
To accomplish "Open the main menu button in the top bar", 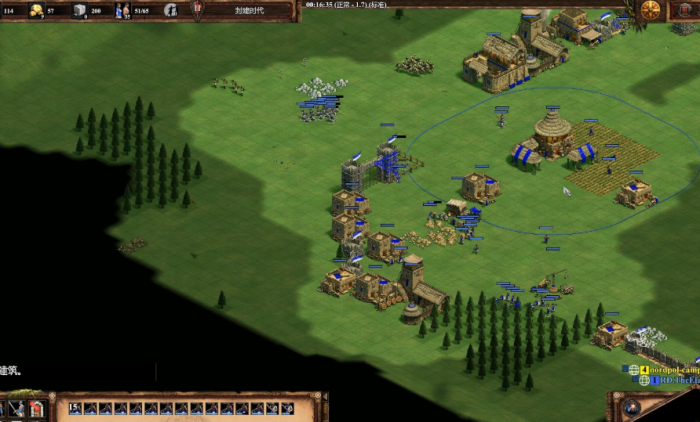I will tap(651, 10).
